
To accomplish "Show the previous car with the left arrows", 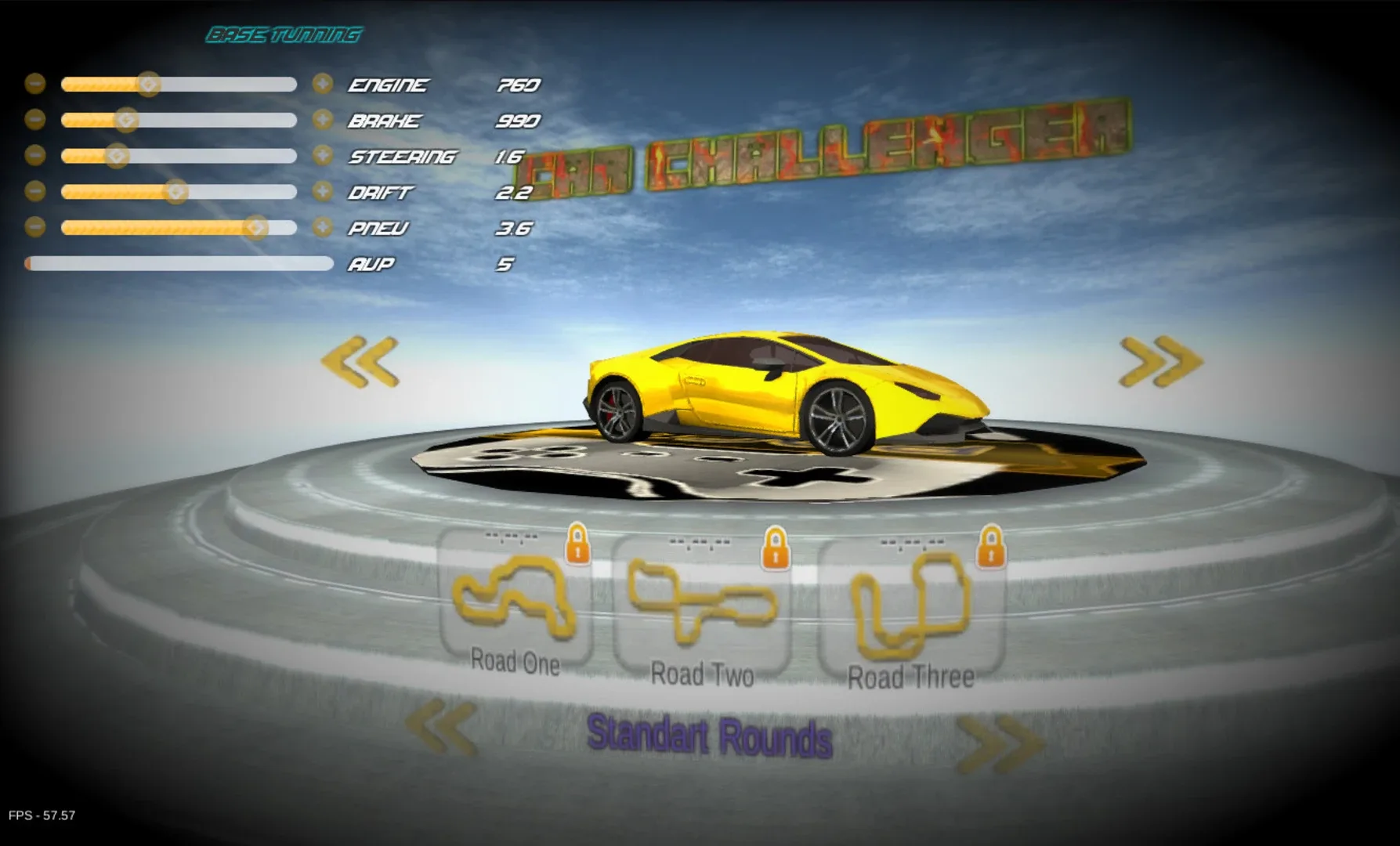I will coord(362,362).
